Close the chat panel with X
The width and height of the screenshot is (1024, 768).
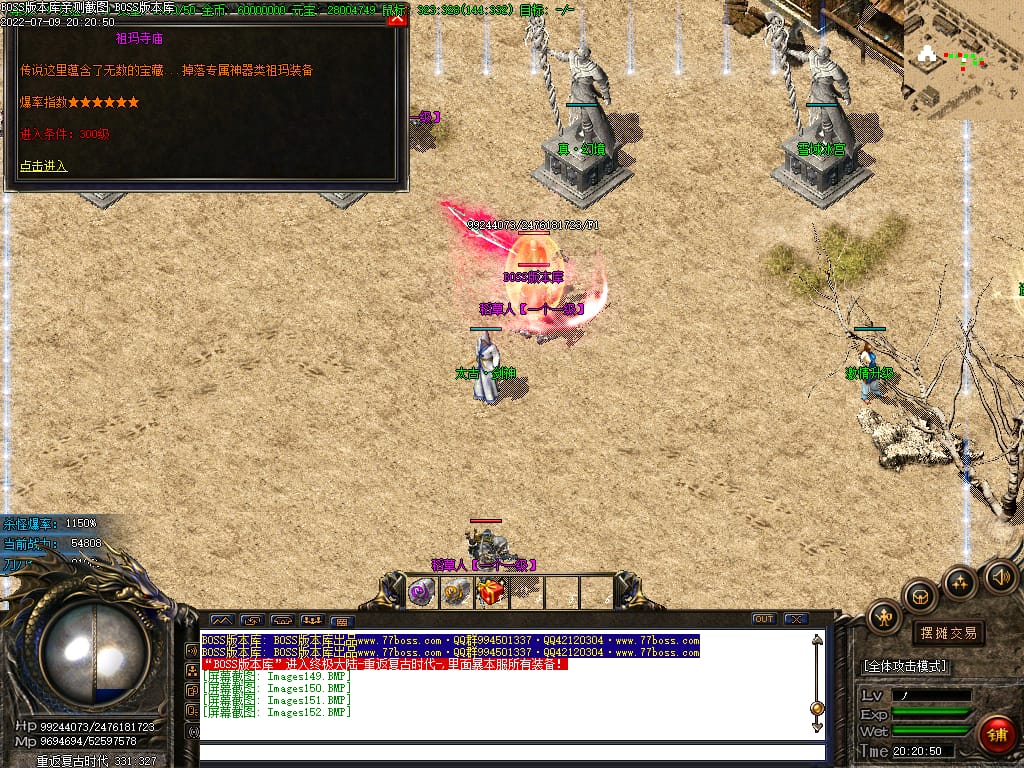pos(796,619)
